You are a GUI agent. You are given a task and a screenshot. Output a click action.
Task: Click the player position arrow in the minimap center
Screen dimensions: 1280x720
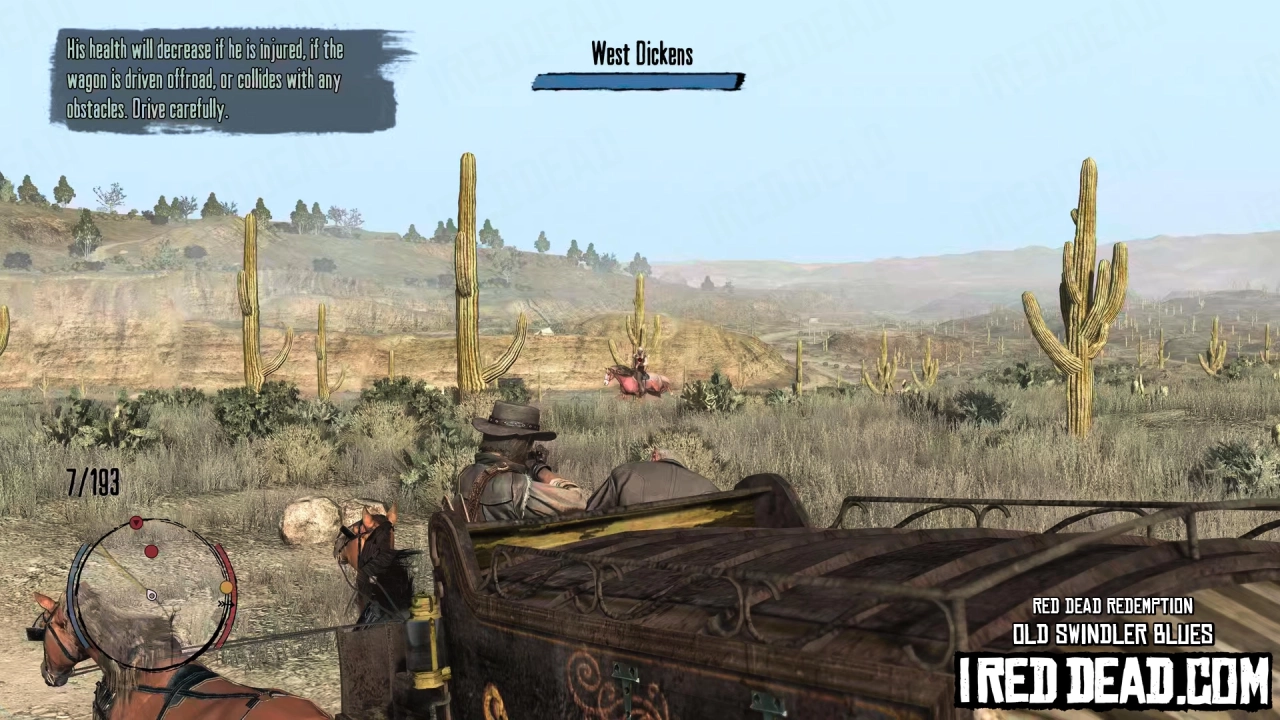150,594
